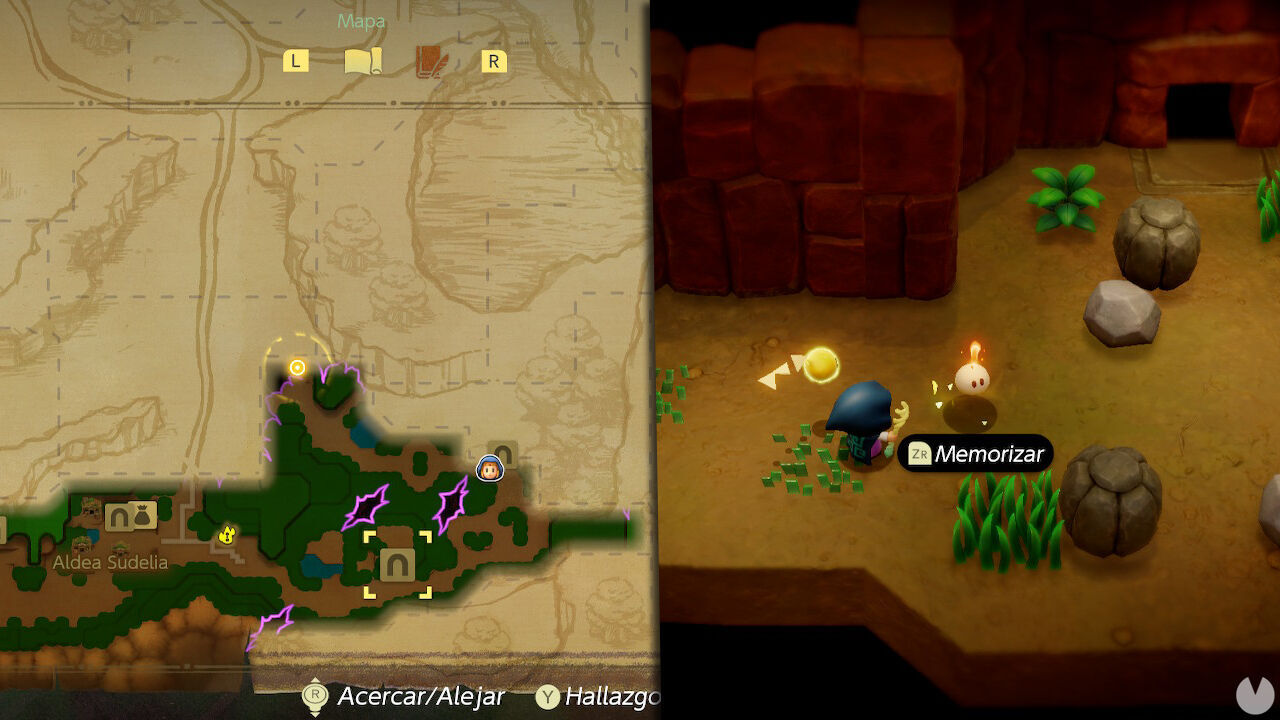Click the player face marker on the map
Screen dimensions: 1280x720
pyautogui.click(x=489, y=469)
